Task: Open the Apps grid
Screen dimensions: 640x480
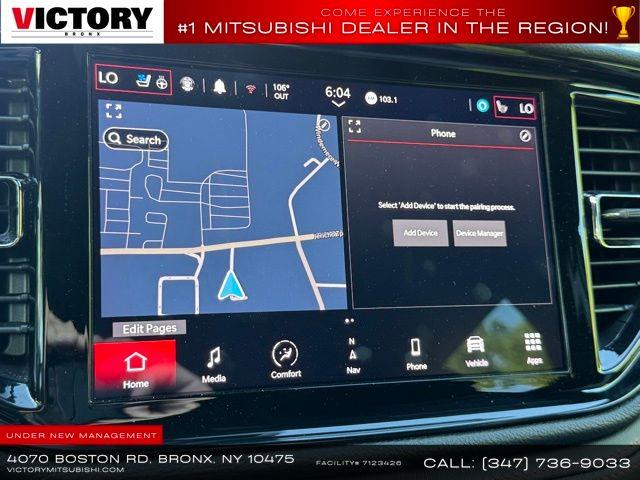Action: 532,347
